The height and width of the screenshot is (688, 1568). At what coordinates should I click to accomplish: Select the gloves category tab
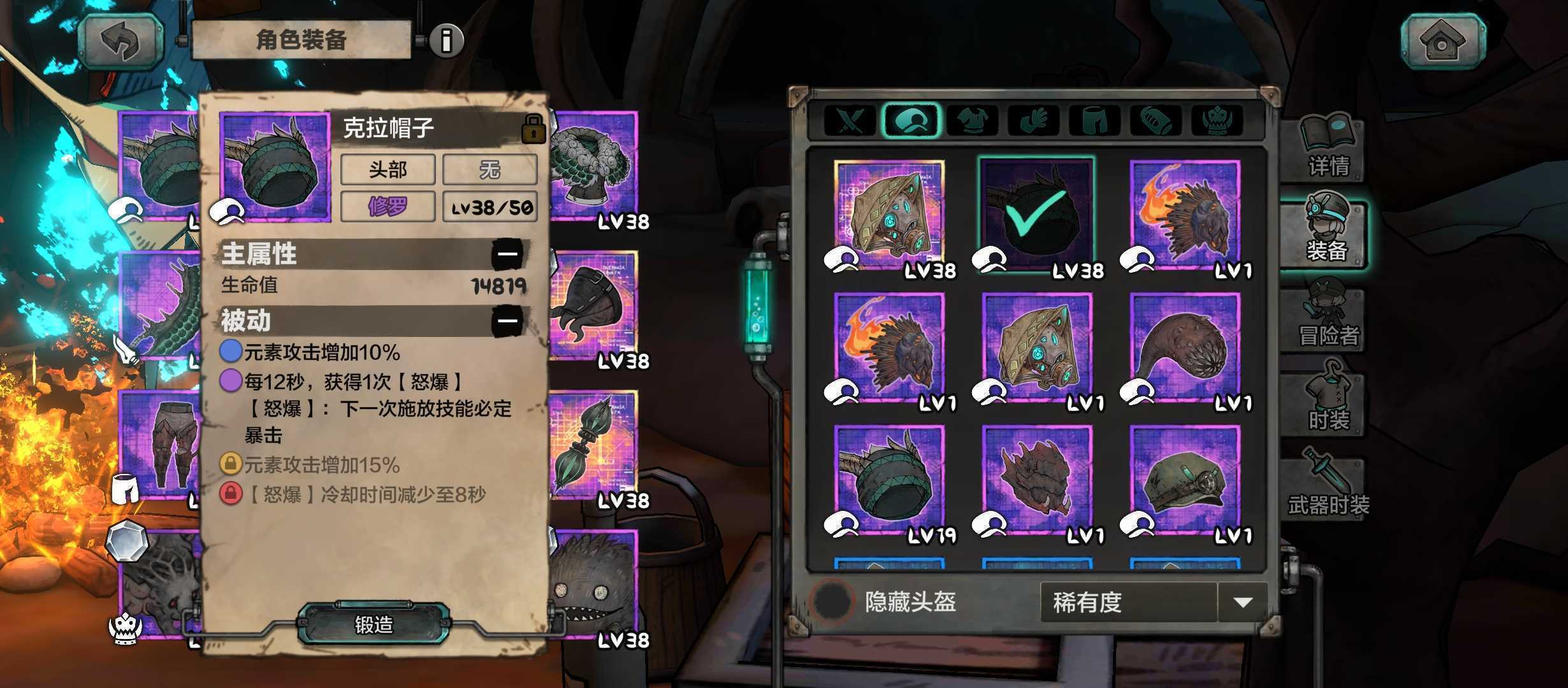1033,120
